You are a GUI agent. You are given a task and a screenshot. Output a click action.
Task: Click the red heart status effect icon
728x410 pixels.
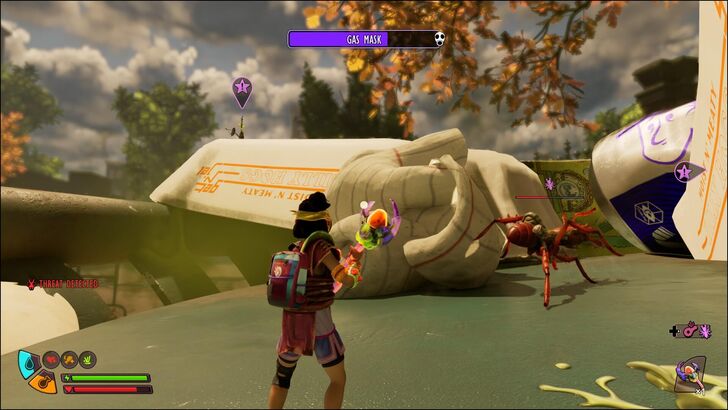tap(50, 357)
